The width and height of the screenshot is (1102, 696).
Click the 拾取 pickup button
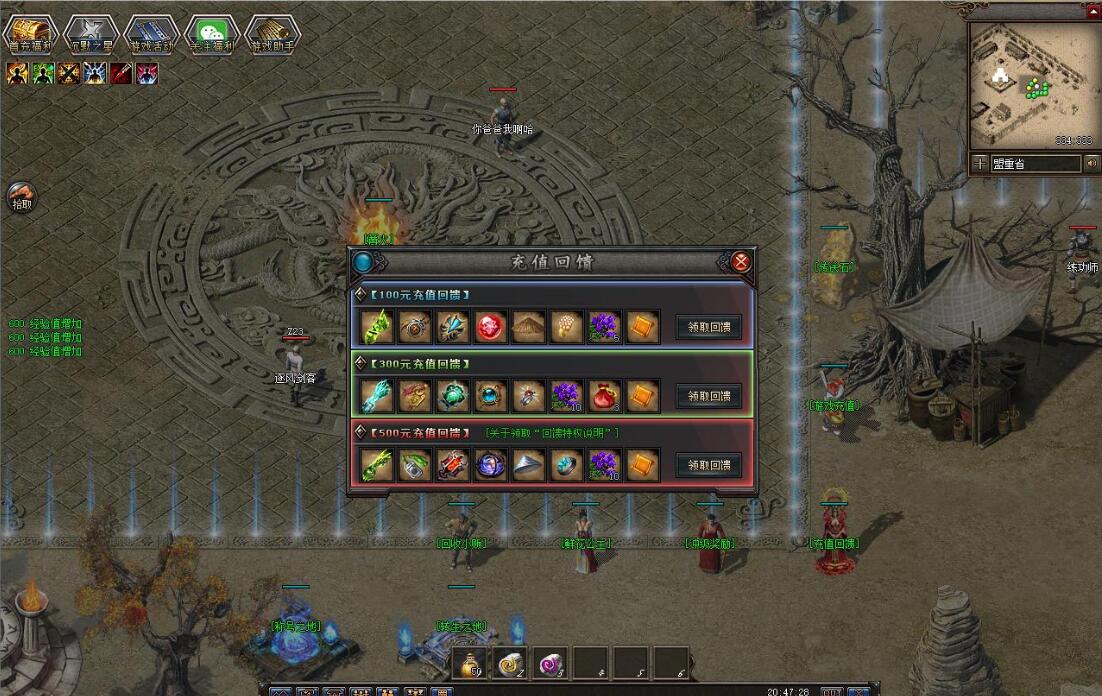(x=21, y=196)
